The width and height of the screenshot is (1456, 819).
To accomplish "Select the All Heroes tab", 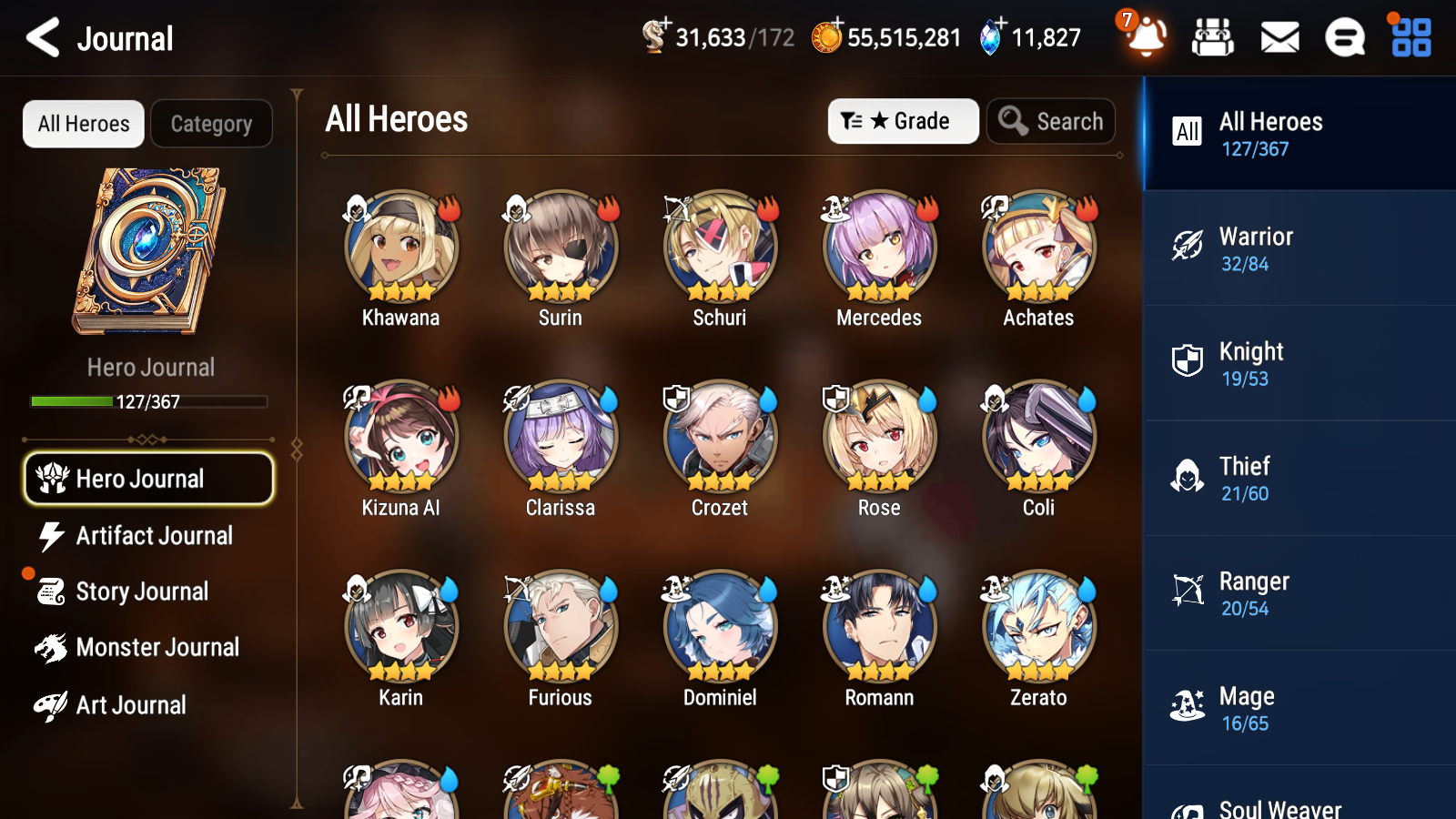I will click(83, 124).
